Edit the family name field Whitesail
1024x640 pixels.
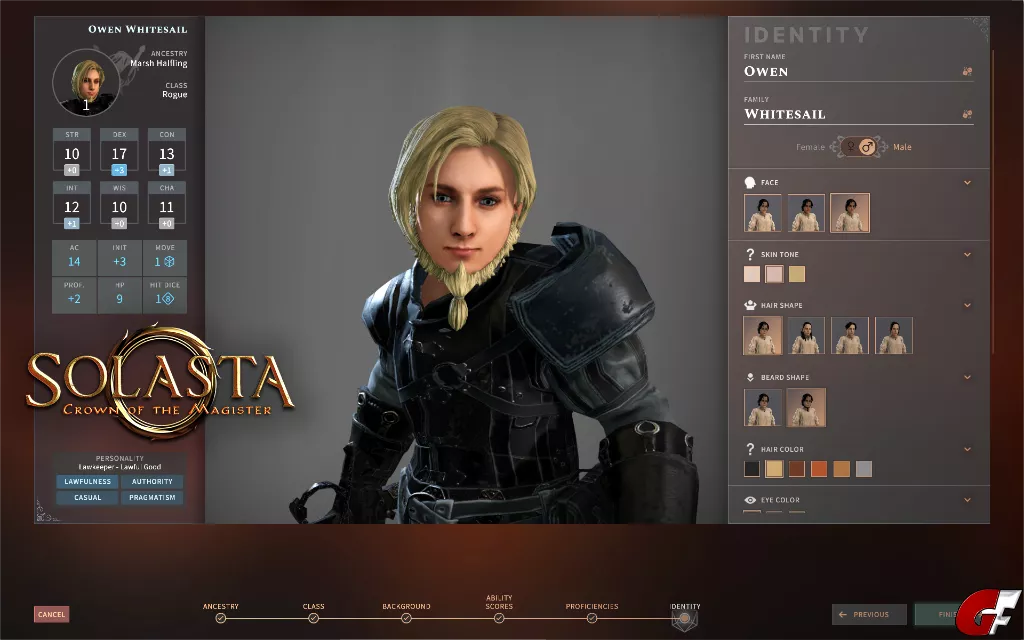click(850, 114)
